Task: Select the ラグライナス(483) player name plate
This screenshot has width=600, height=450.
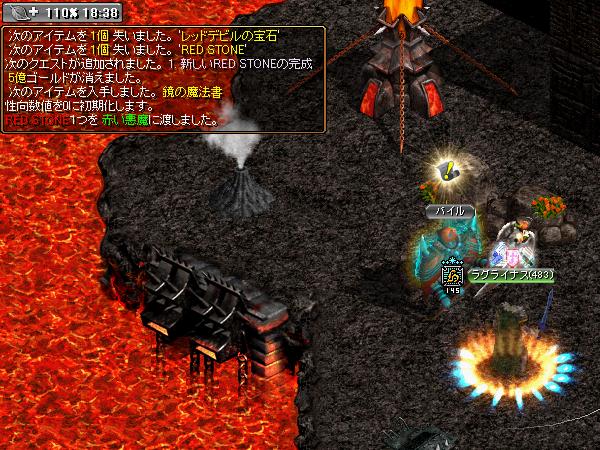Action: coord(510,274)
